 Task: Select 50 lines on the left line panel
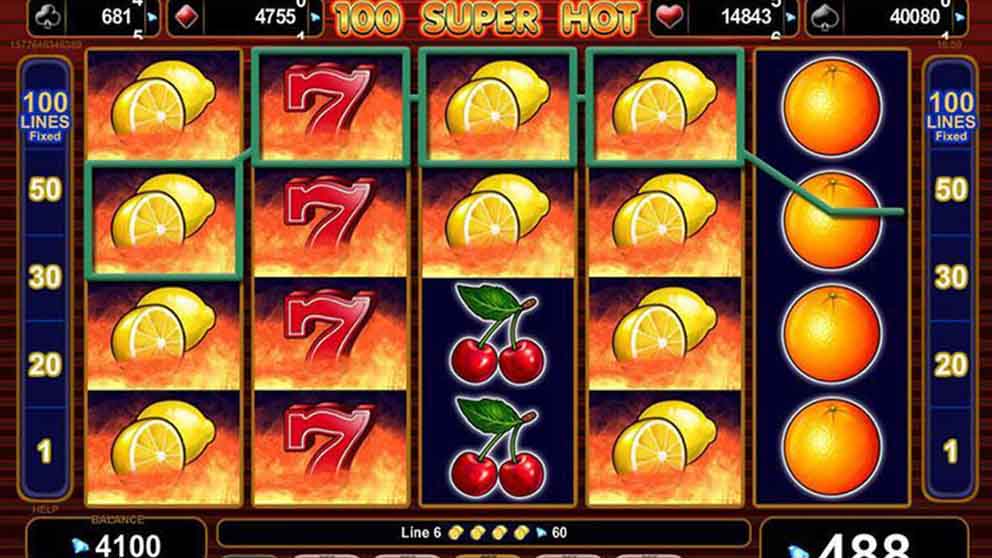coord(44,190)
